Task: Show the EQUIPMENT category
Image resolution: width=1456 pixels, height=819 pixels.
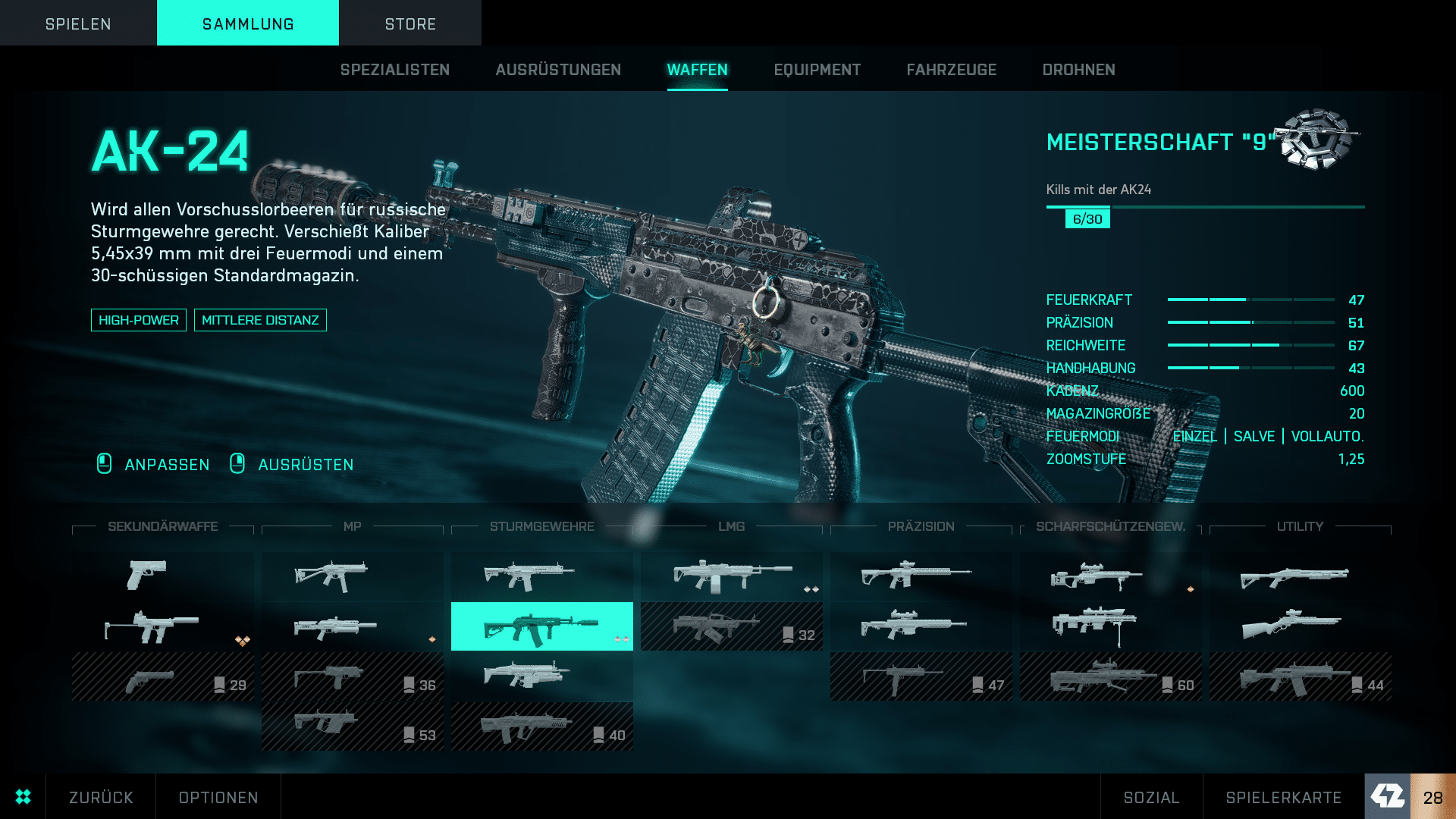Action: (x=817, y=70)
